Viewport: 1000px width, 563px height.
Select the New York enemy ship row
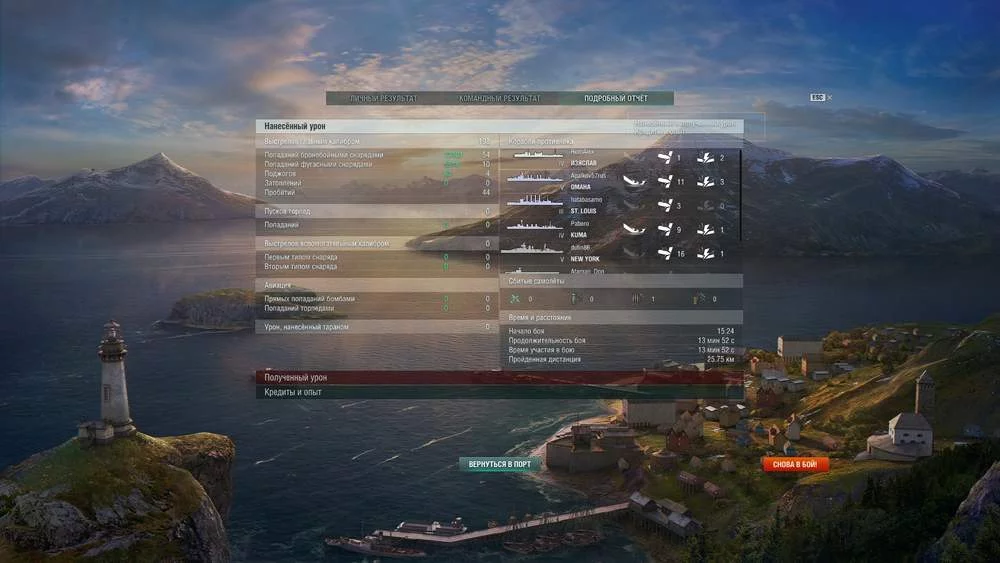(620, 254)
